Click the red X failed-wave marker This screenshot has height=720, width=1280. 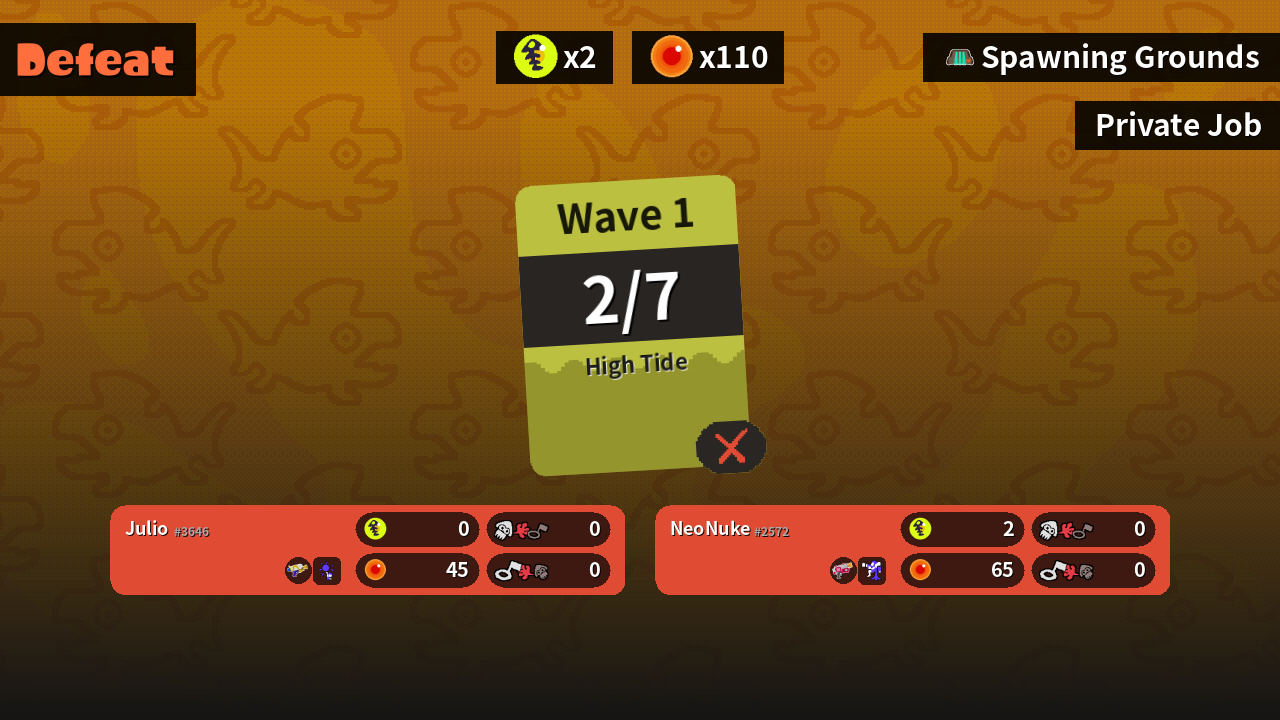point(731,446)
